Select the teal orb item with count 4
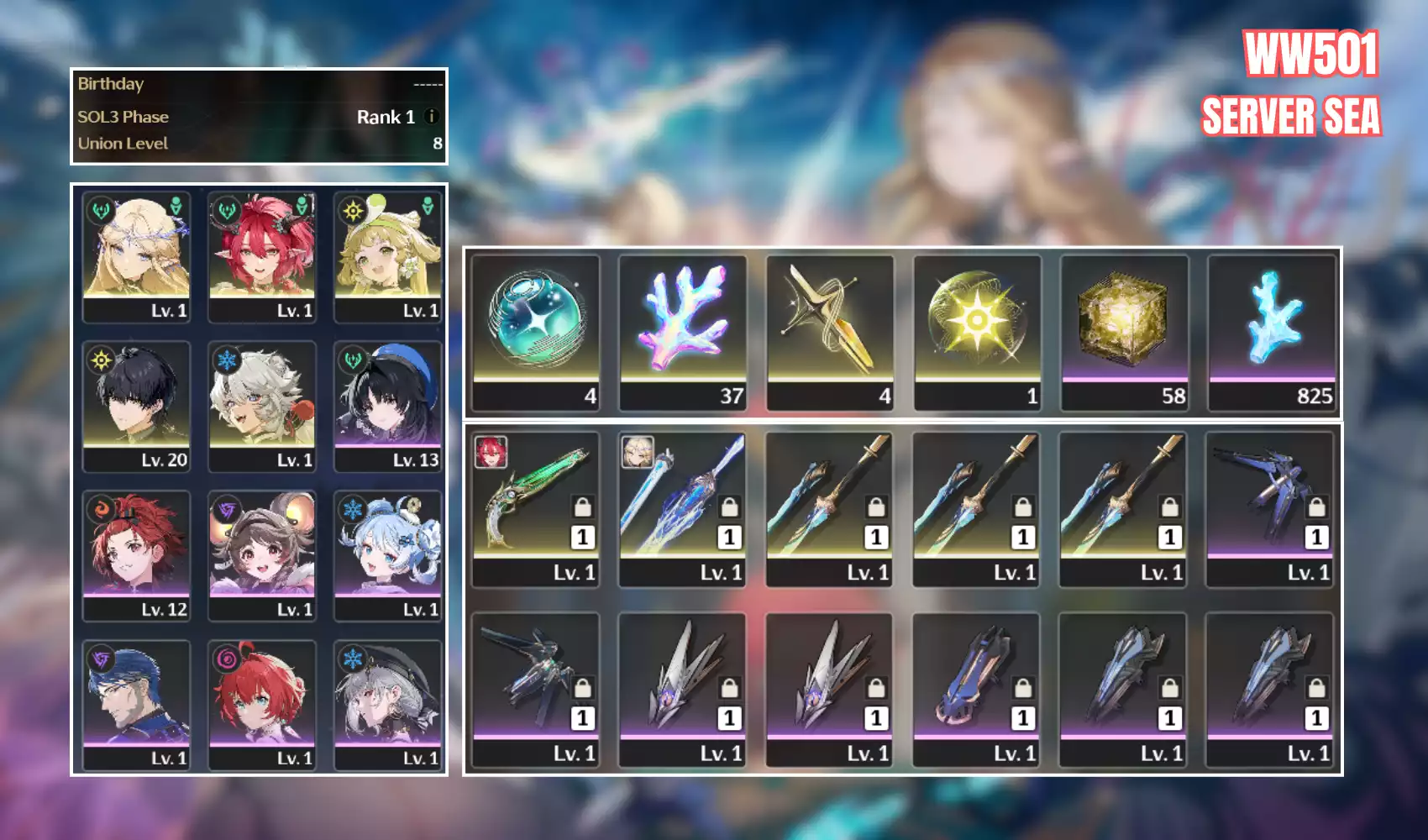 536,332
